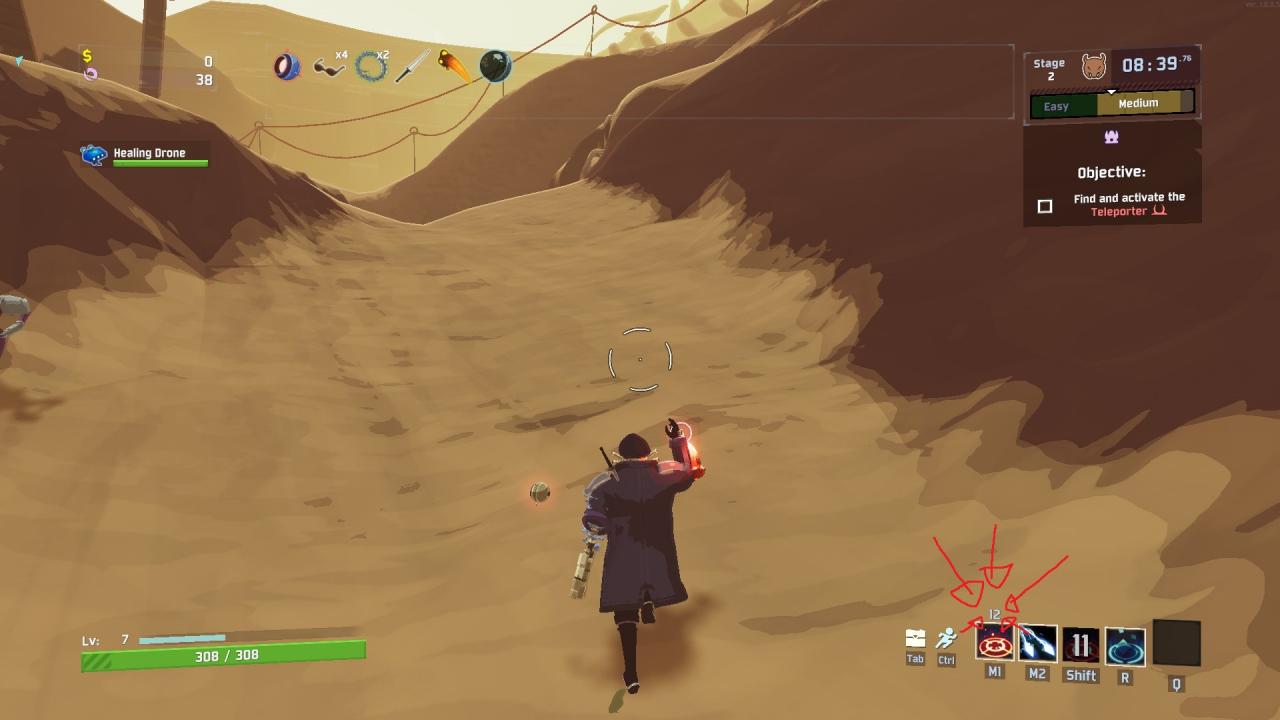Click the purple crown icon above Objective
The height and width of the screenshot is (720, 1280).
coord(1111,137)
